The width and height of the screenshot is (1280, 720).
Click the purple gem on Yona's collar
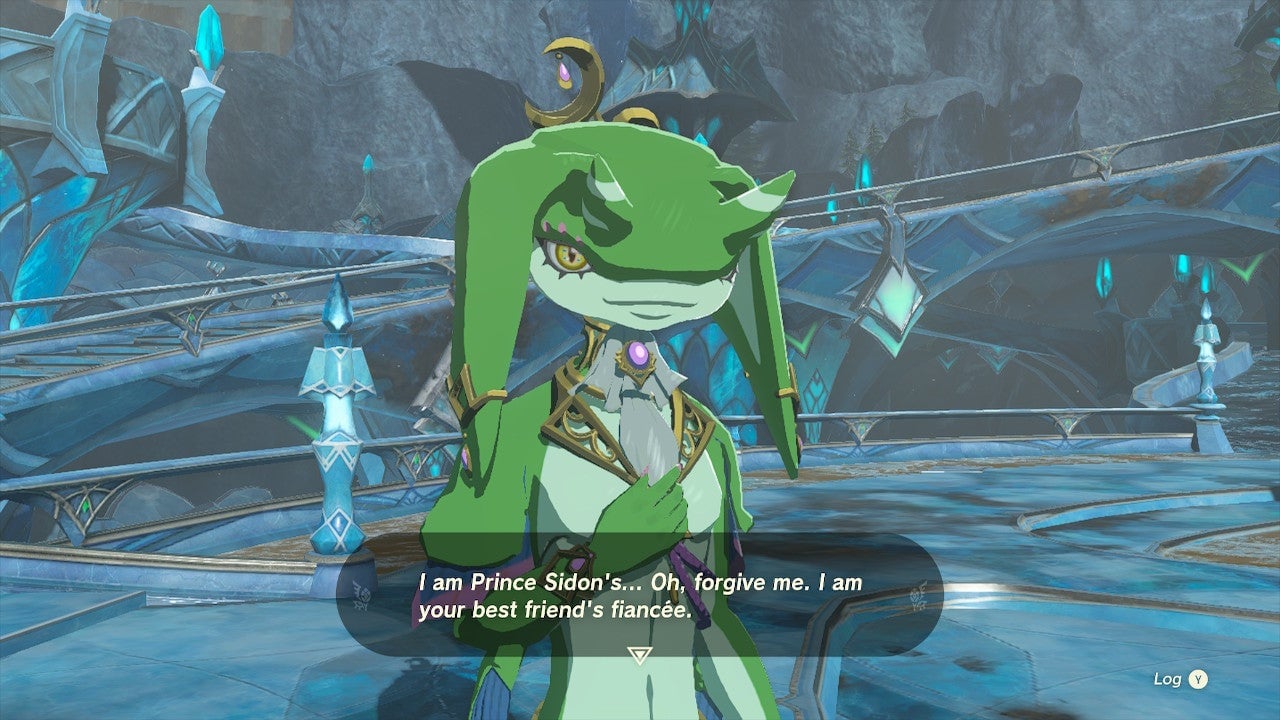[x=638, y=354]
